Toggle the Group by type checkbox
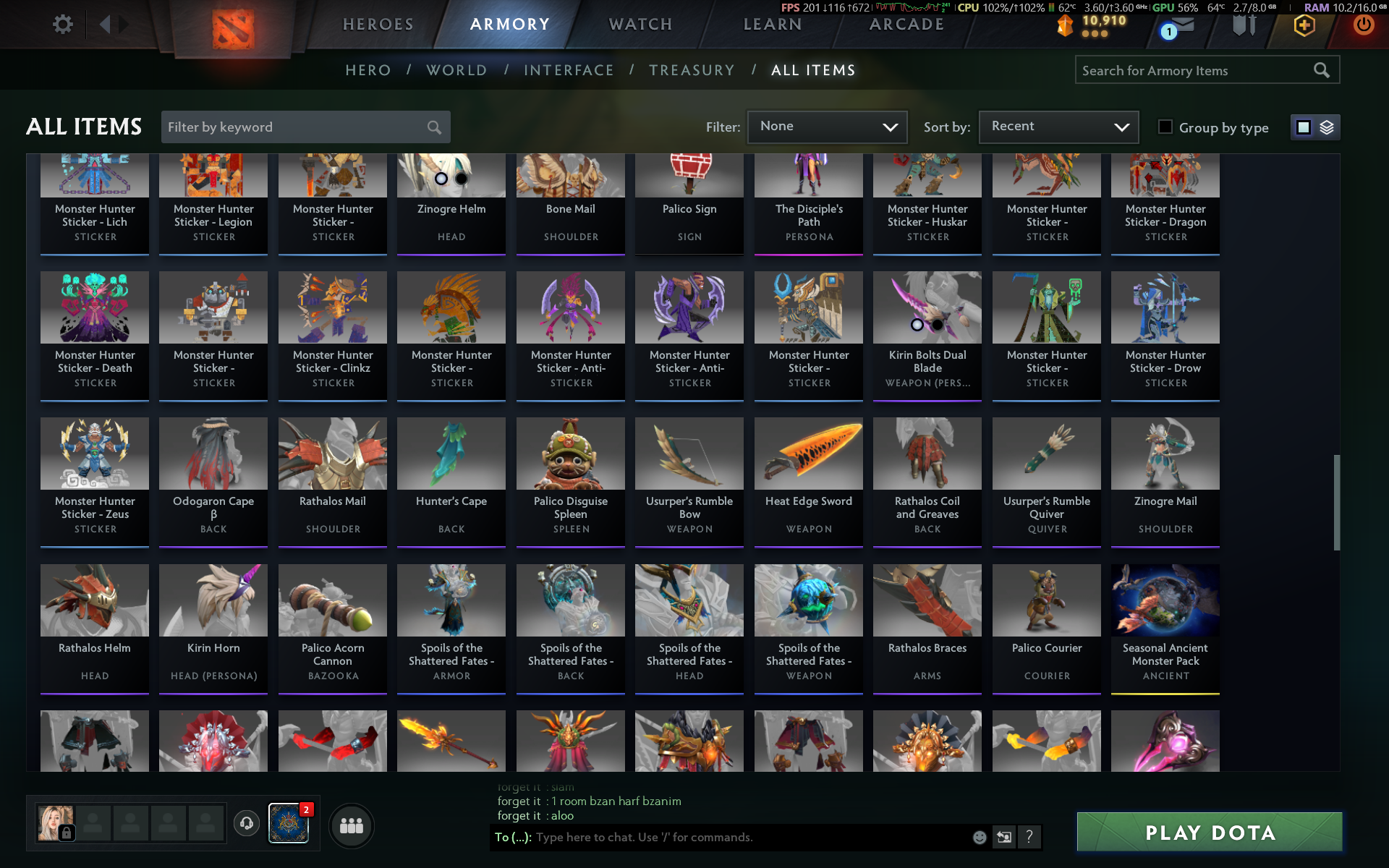This screenshot has height=868, width=1389. [x=1165, y=127]
